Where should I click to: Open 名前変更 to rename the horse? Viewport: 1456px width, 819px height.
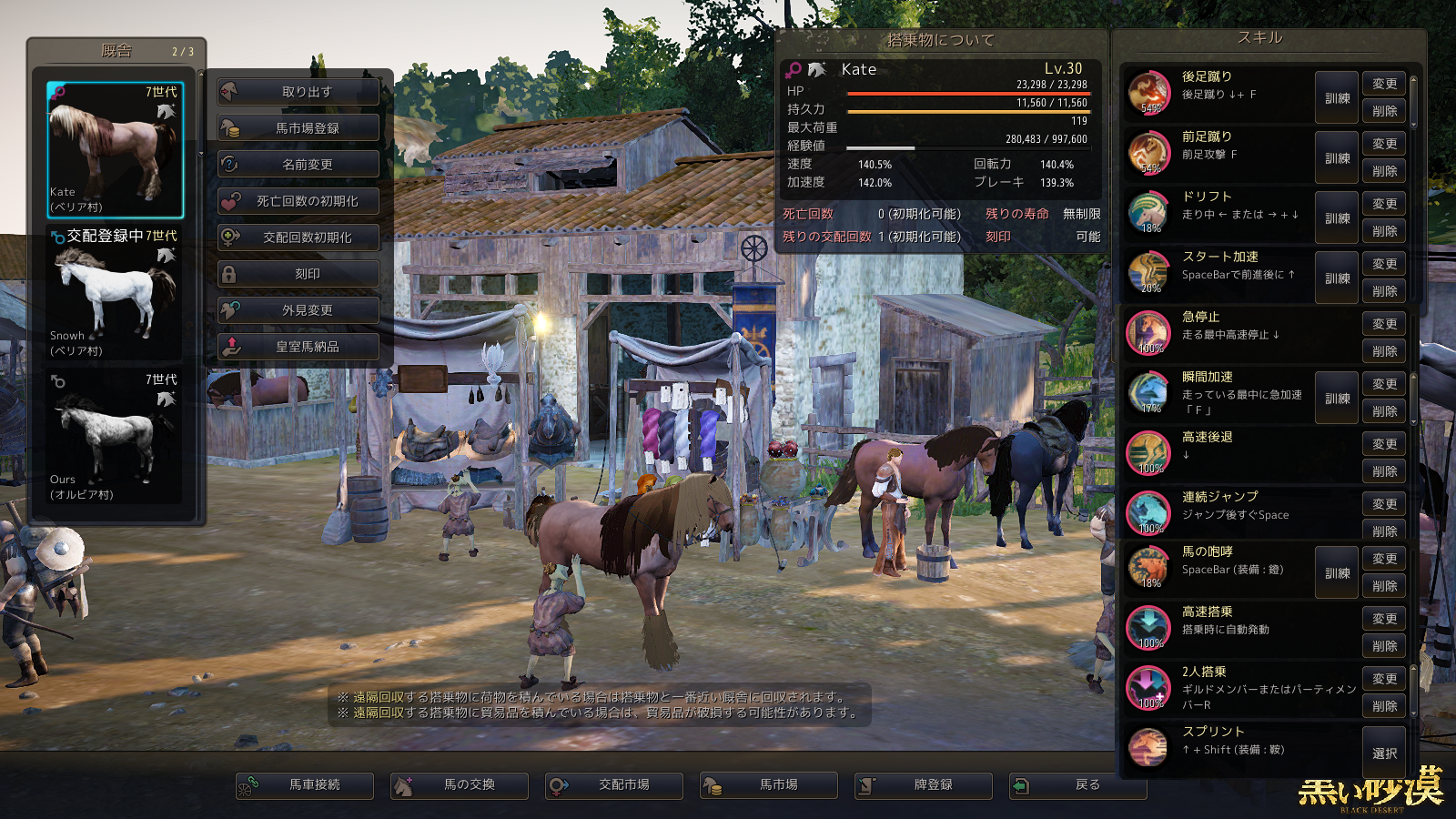pos(298,165)
